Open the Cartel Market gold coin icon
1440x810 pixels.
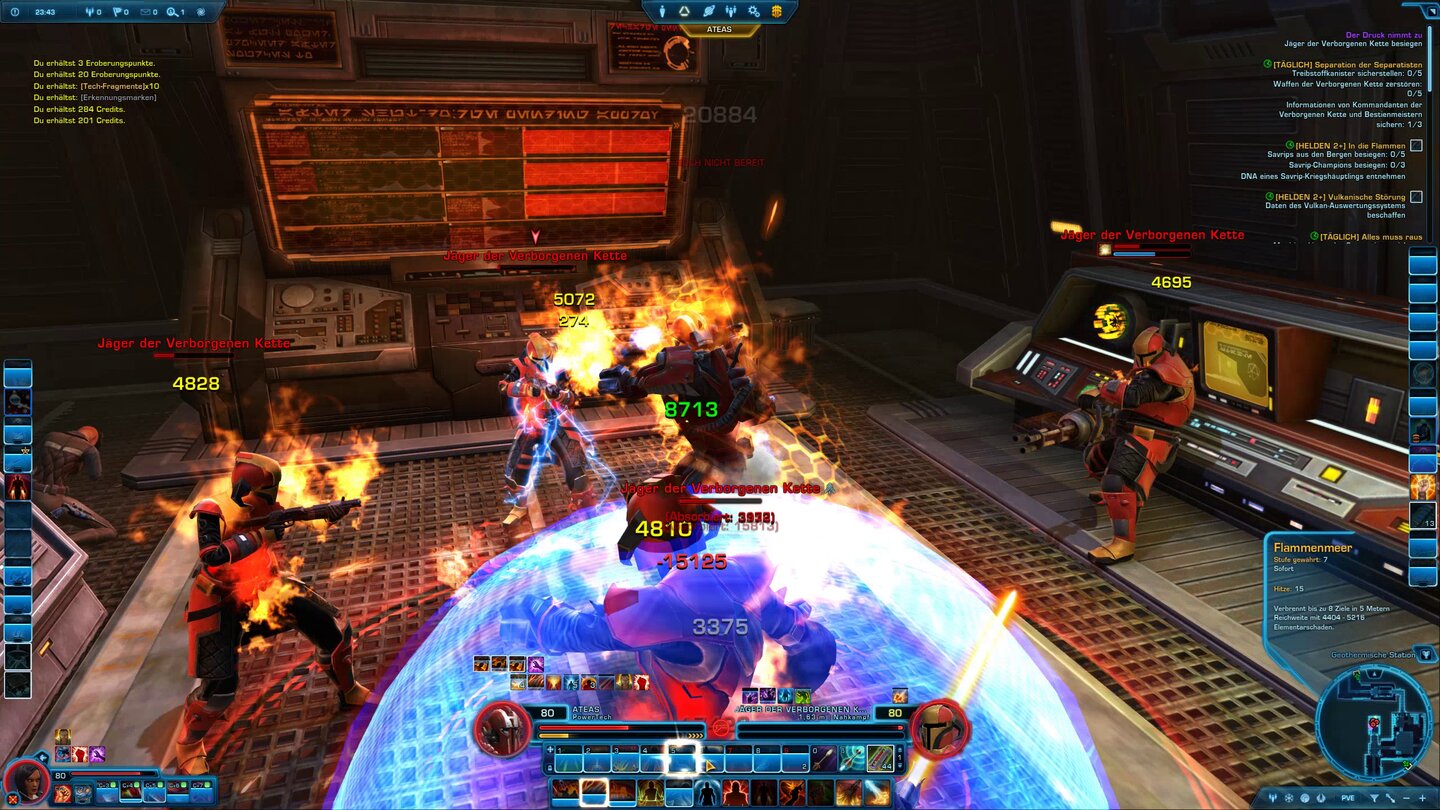click(777, 11)
